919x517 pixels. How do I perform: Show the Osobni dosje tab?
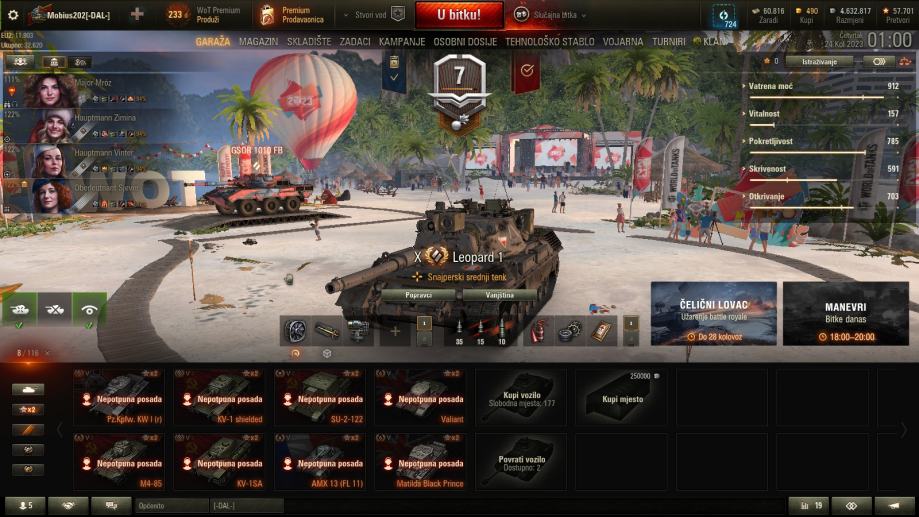click(465, 42)
